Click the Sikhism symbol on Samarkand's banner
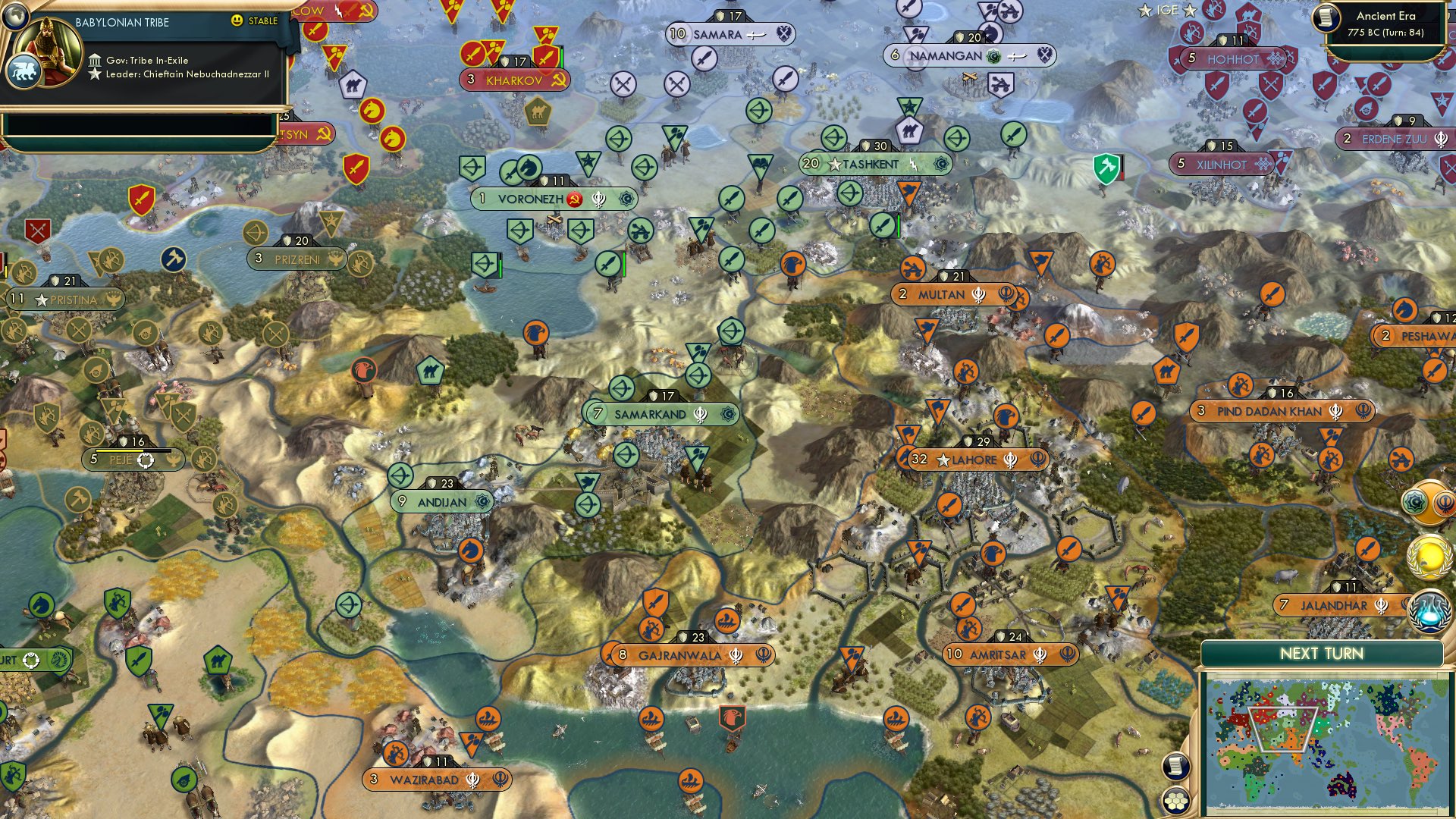Screen dimensions: 1456x819 coord(701,416)
